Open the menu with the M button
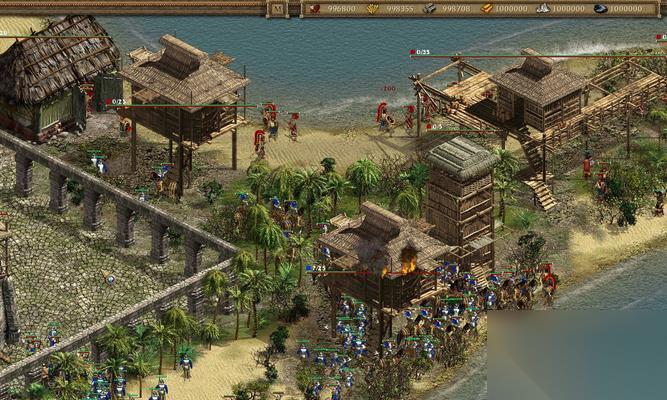 (278, 8)
